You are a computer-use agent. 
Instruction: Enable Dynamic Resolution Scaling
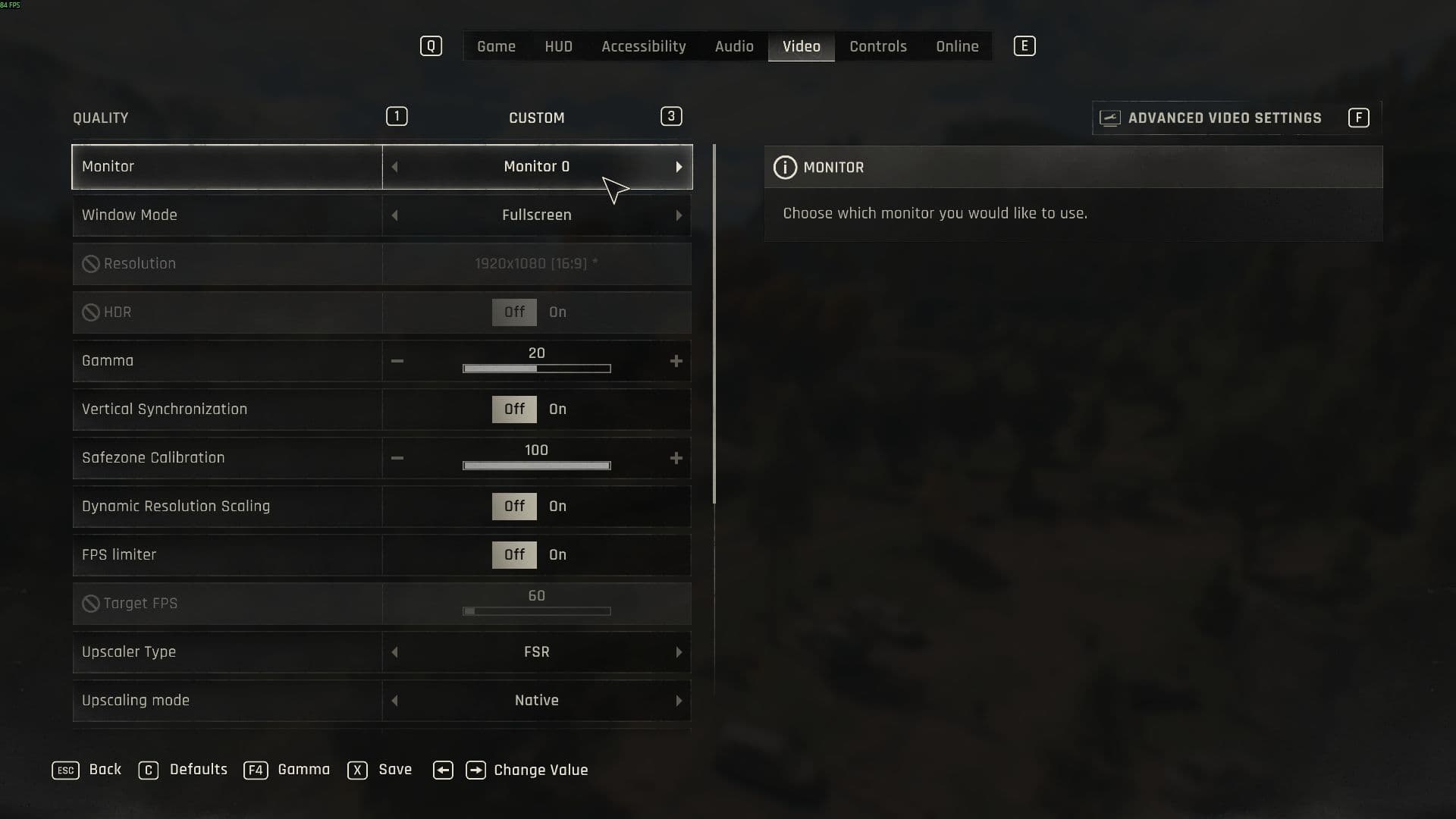pyautogui.click(x=557, y=506)
